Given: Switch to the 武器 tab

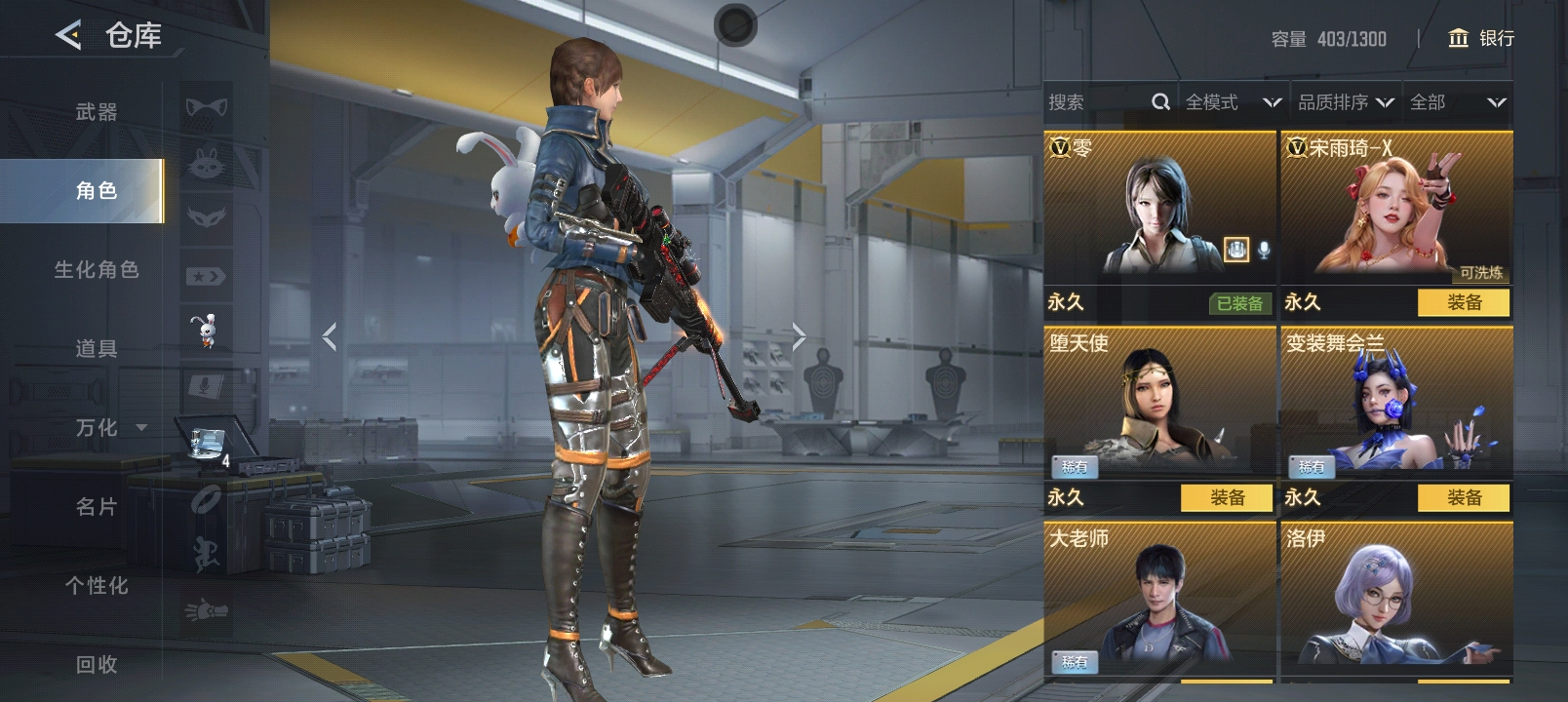Looking at the screenshot, I should point(97,112).
